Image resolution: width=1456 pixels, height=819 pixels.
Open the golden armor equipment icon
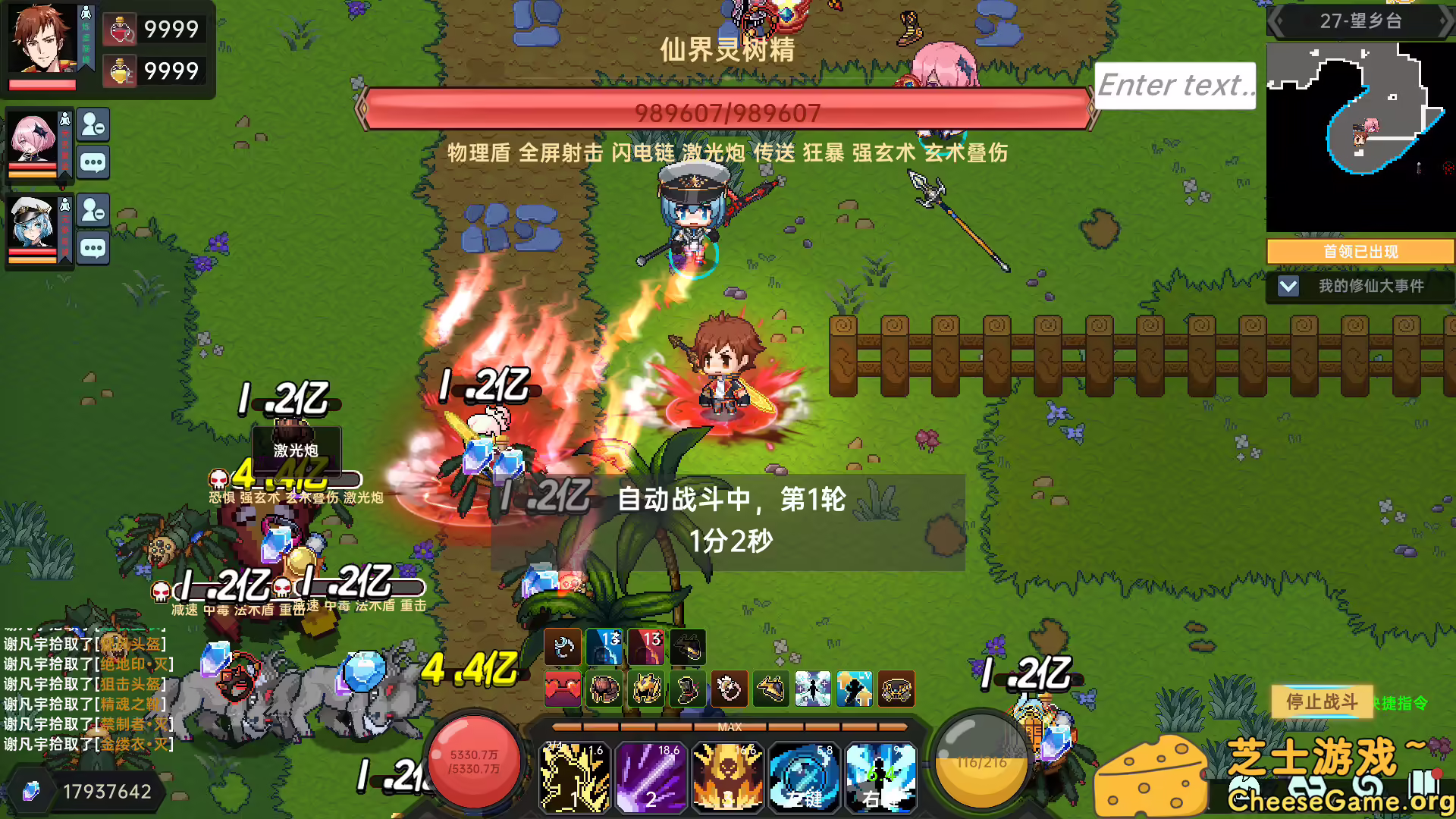tap(646, 689)
